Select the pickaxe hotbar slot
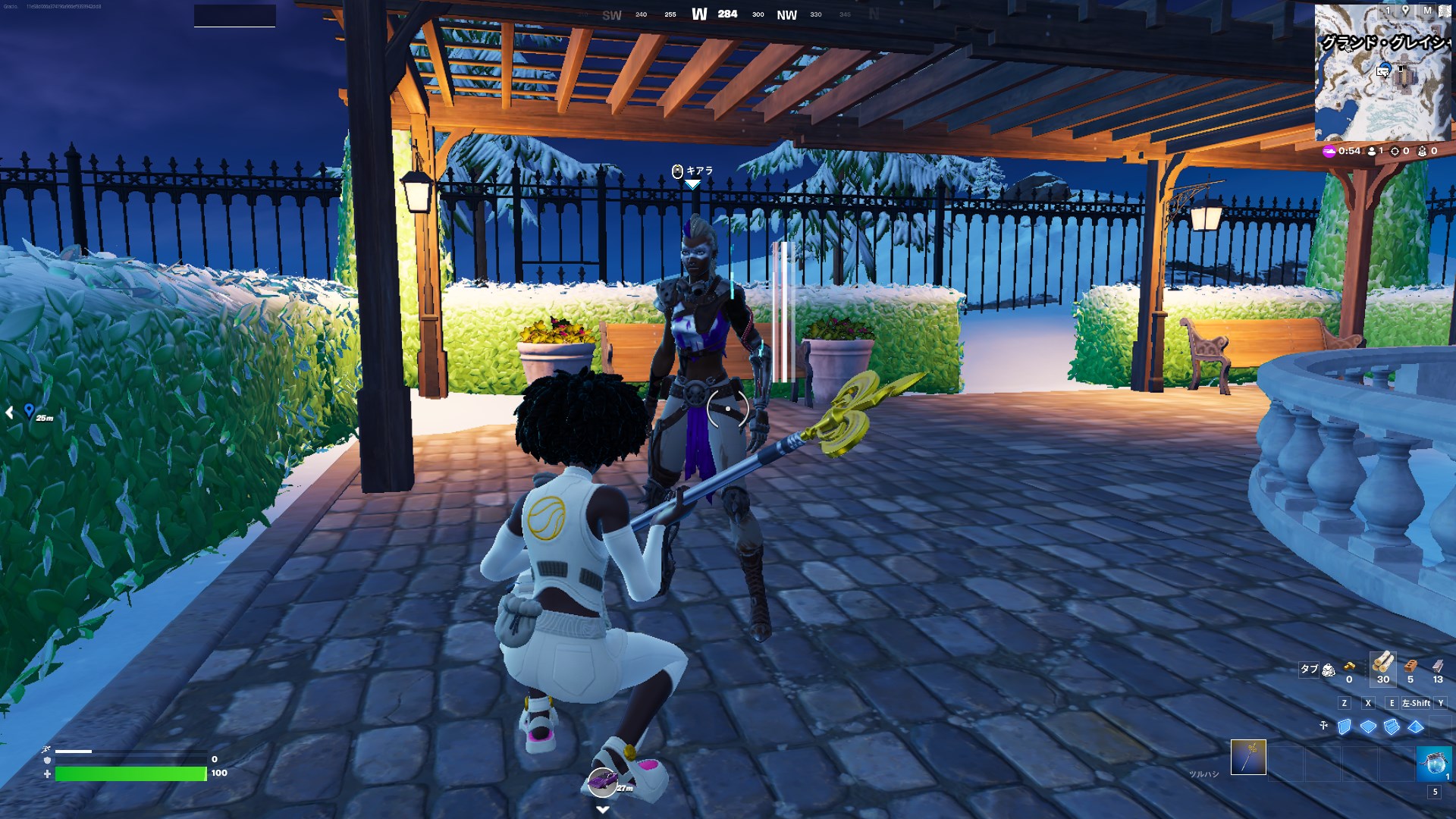The image size is (1456, 819). tap(1248, 757)
